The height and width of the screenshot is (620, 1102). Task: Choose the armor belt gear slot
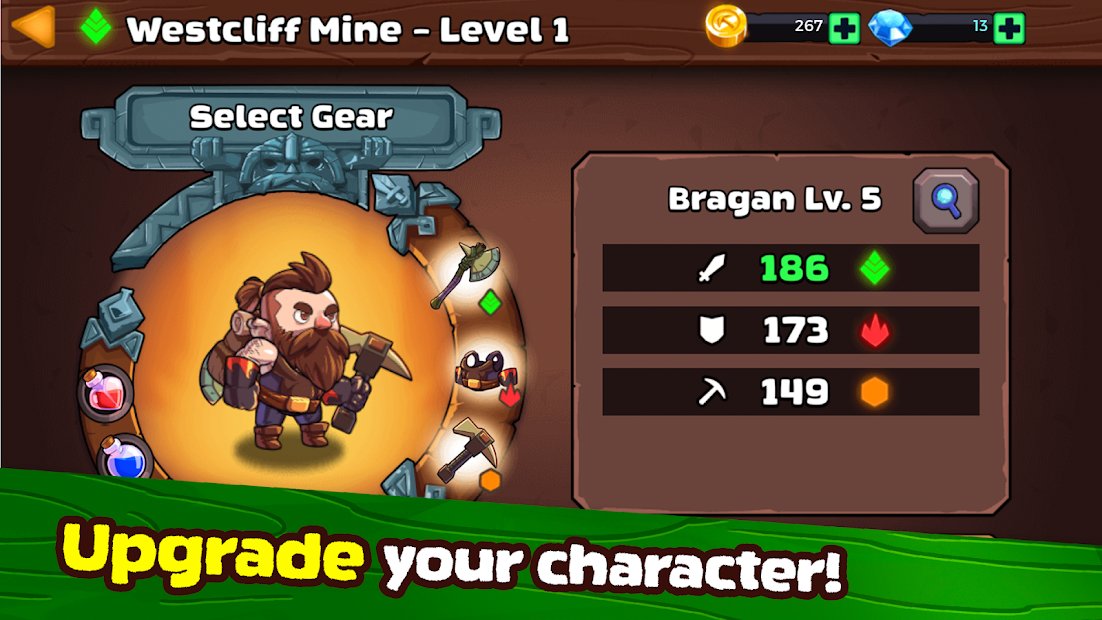484,372
